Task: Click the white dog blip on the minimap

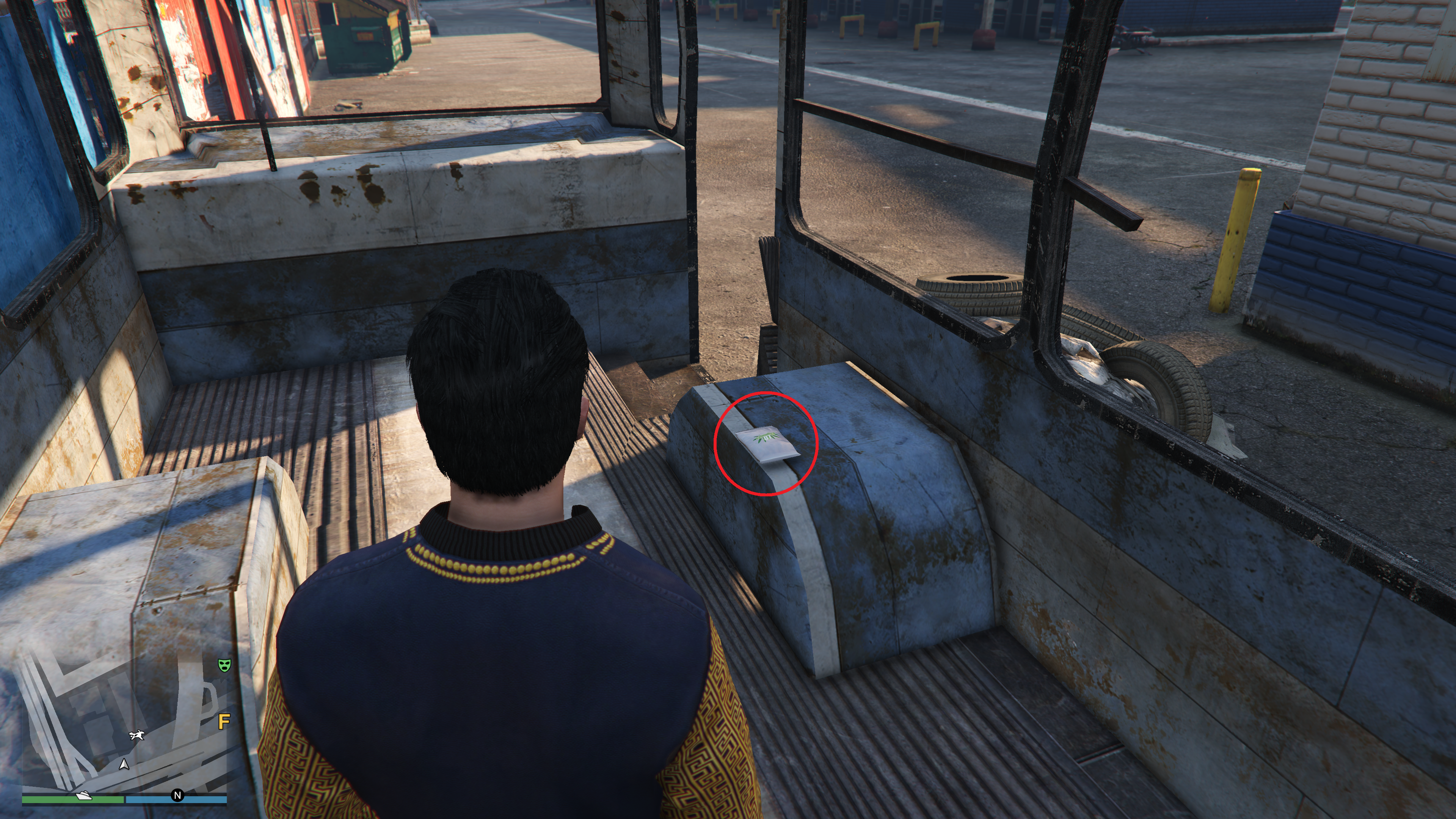Action: (137, 735)
